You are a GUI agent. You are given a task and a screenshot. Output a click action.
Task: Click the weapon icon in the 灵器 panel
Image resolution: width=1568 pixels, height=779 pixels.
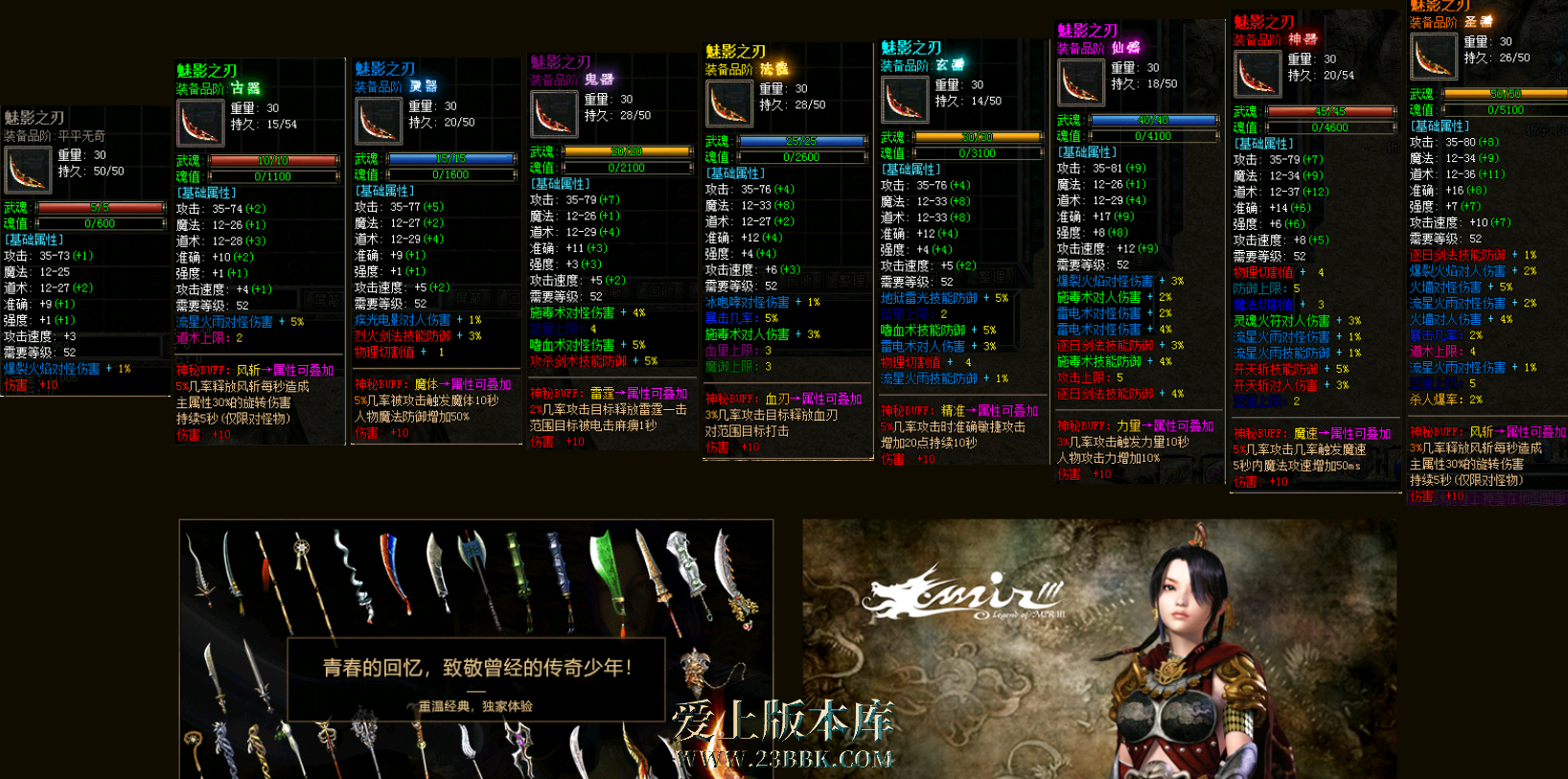378,120
